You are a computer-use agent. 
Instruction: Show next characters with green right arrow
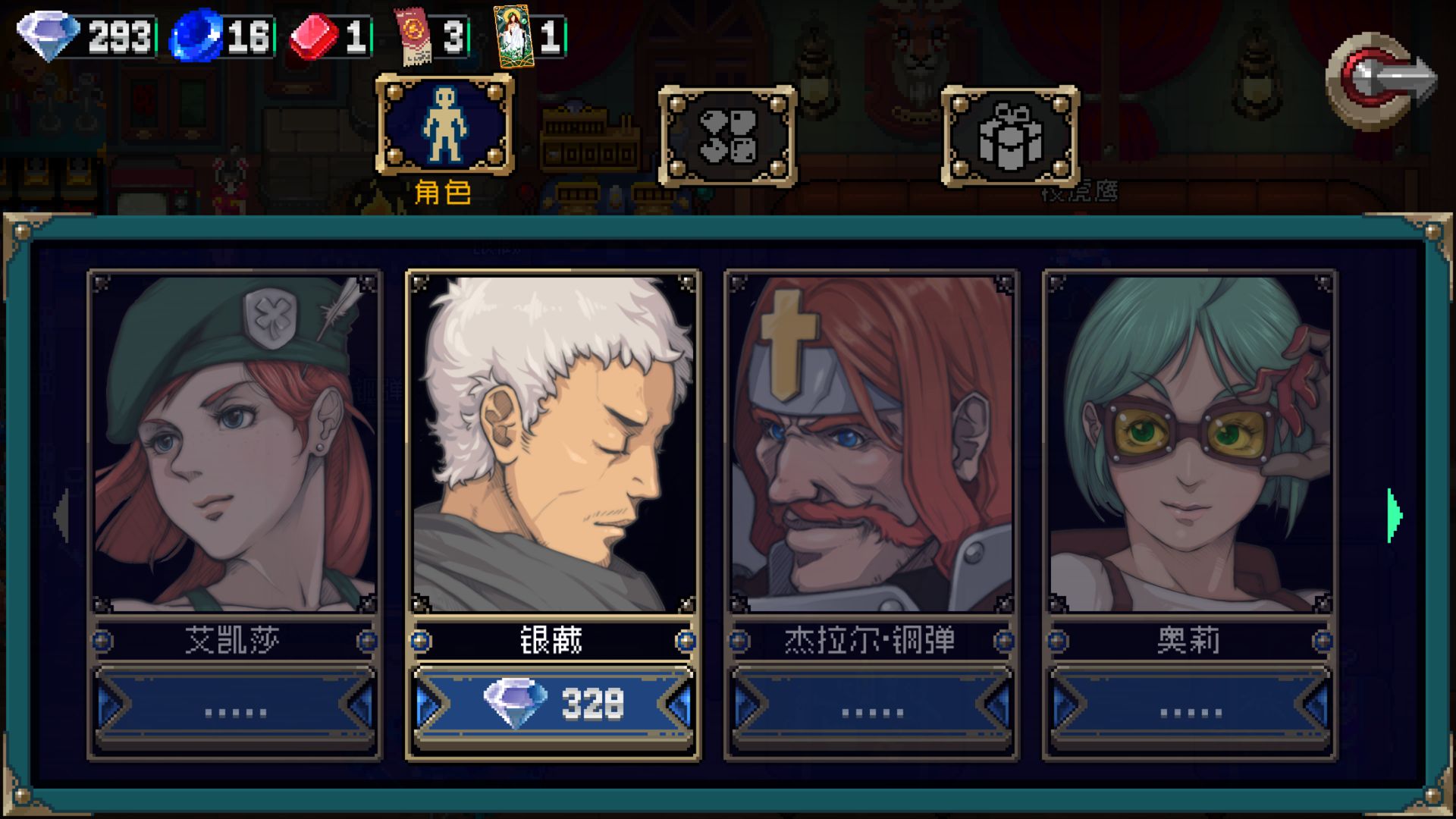coord(1394,516)
